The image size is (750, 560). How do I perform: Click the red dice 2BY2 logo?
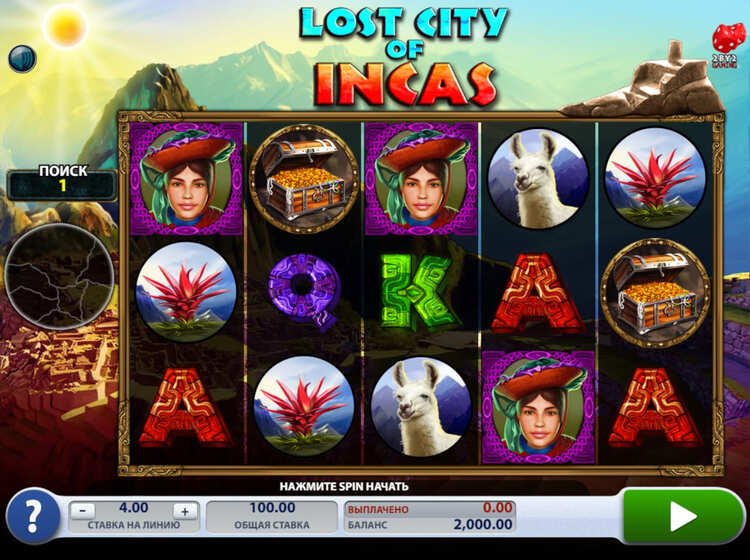[727, 43]
